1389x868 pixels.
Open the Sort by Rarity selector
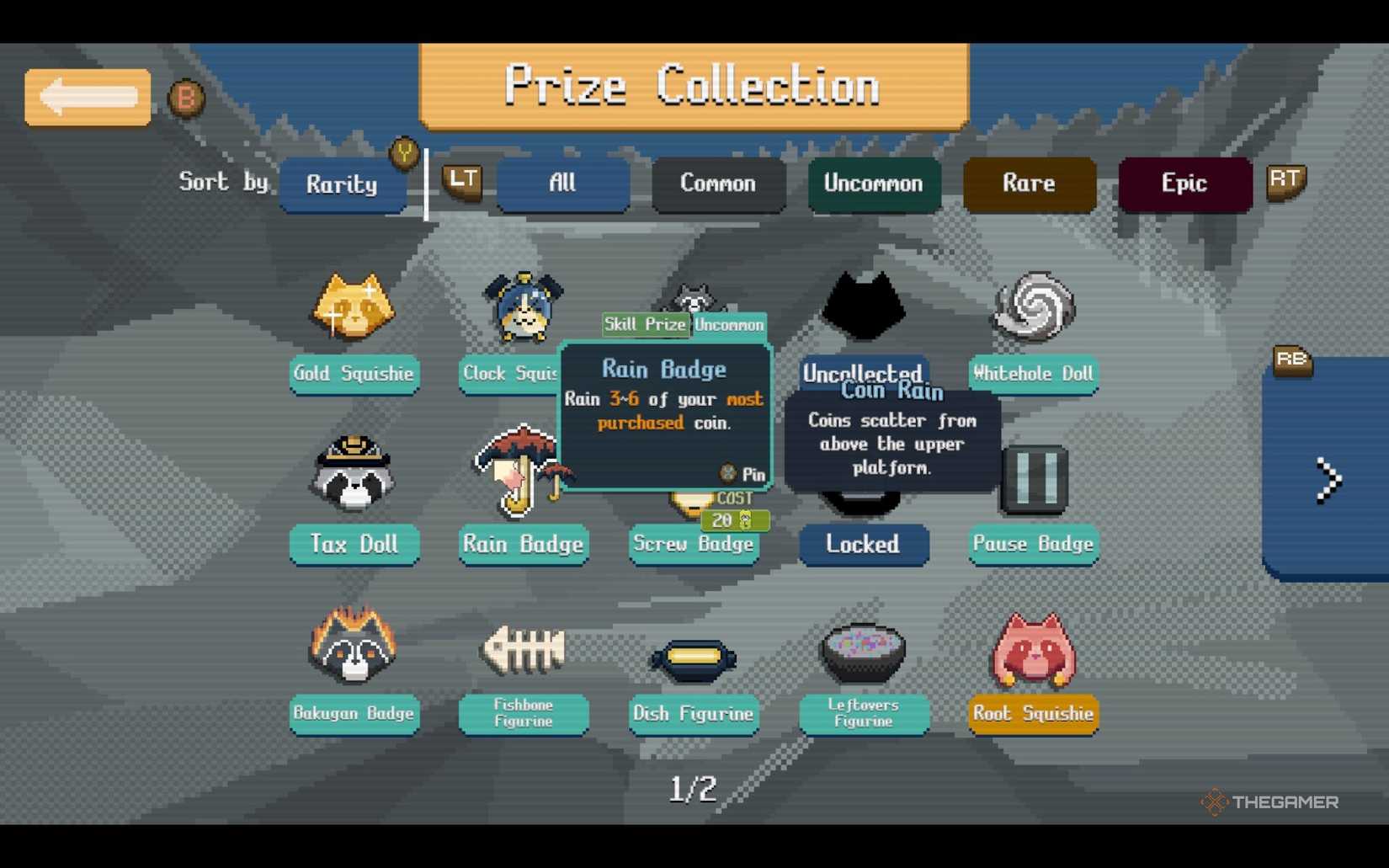coord(343,184)
